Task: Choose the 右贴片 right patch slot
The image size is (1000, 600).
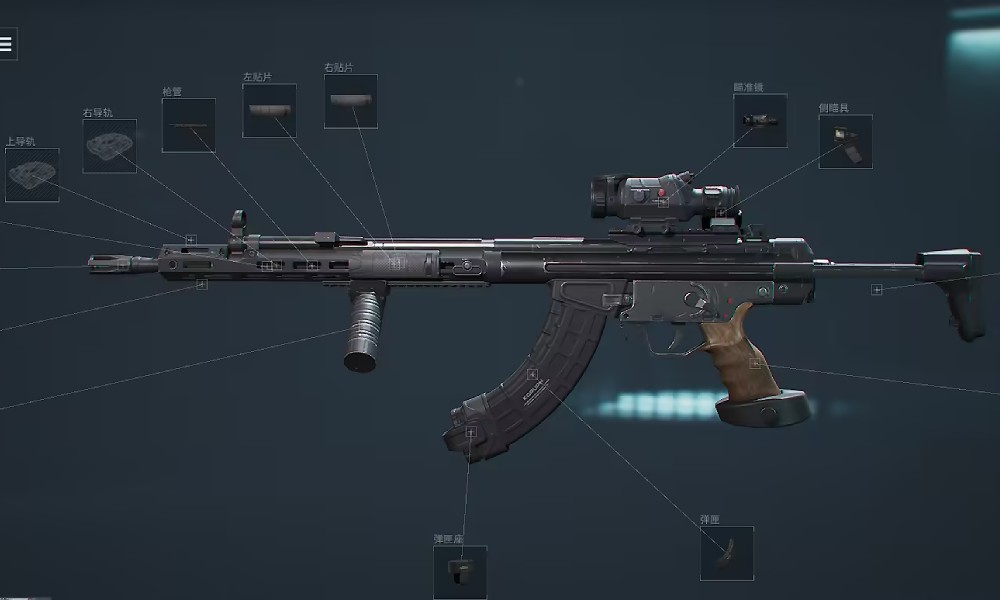Action: [350, 101]
